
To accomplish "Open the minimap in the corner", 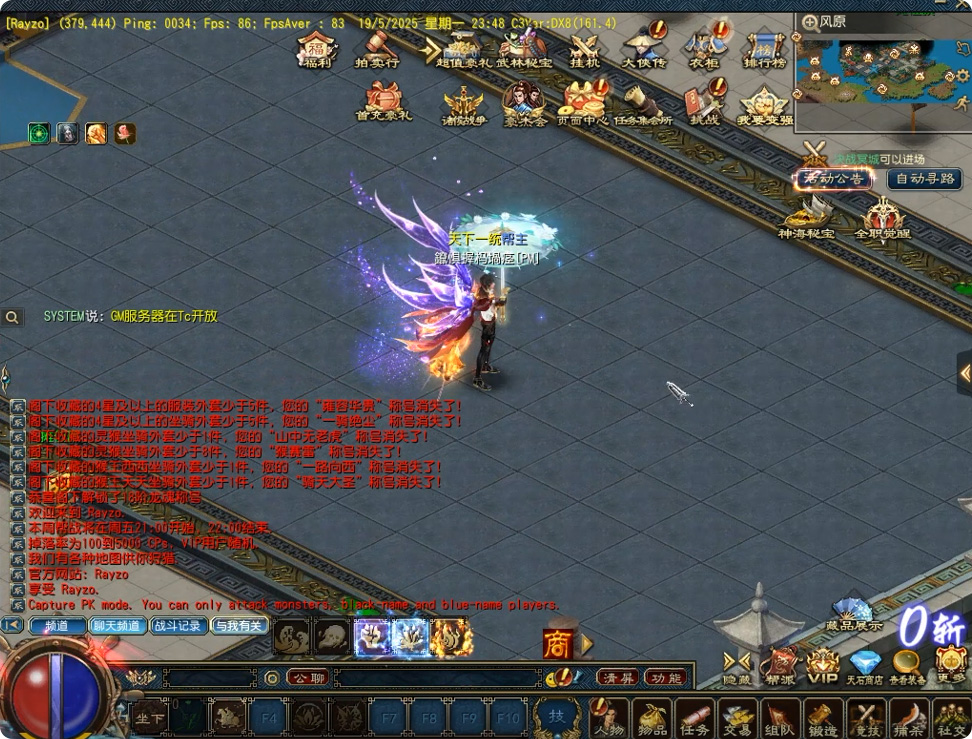I will click(882, 68).
